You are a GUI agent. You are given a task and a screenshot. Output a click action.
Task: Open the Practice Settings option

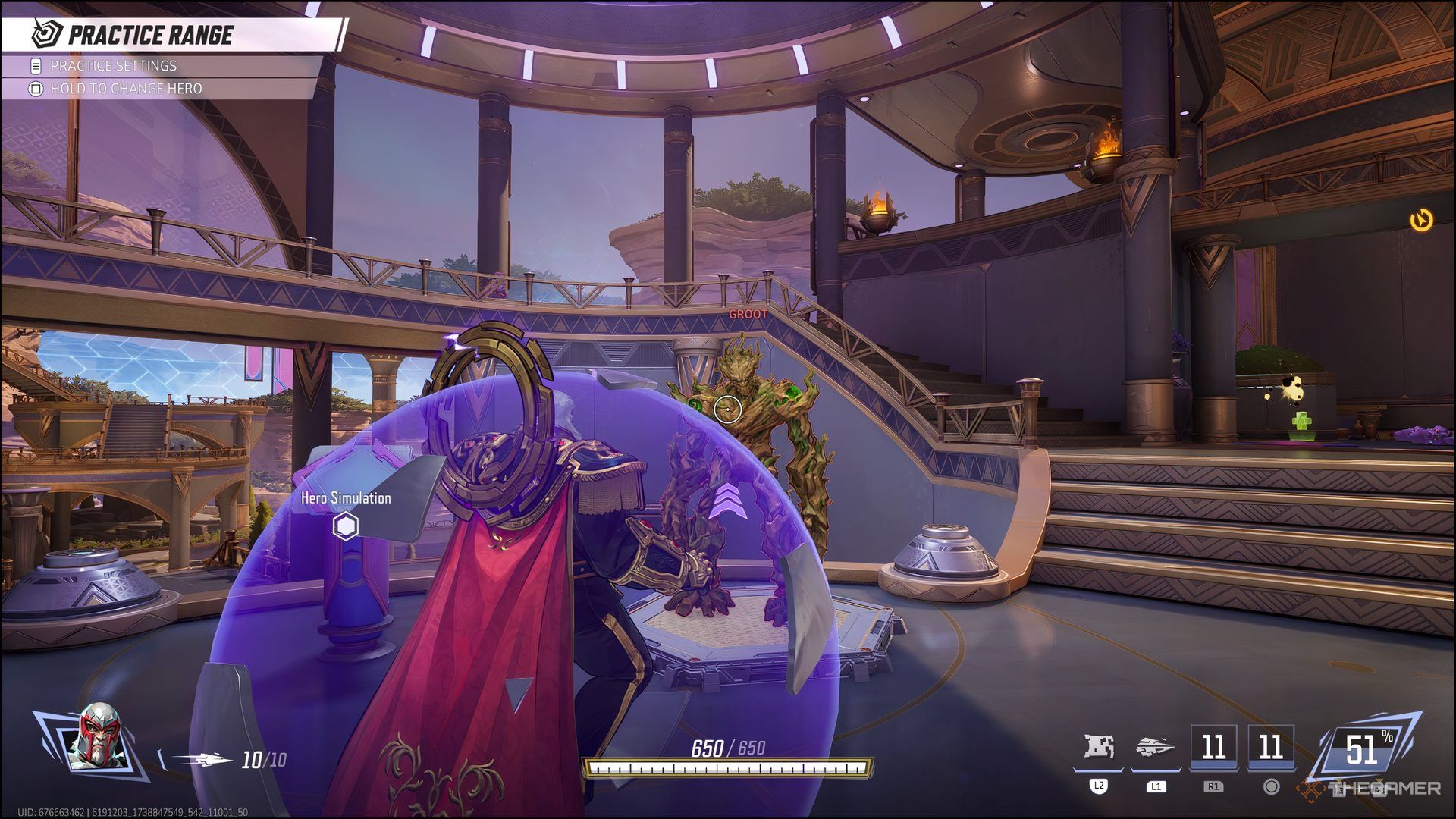click(x=113, y=66)
